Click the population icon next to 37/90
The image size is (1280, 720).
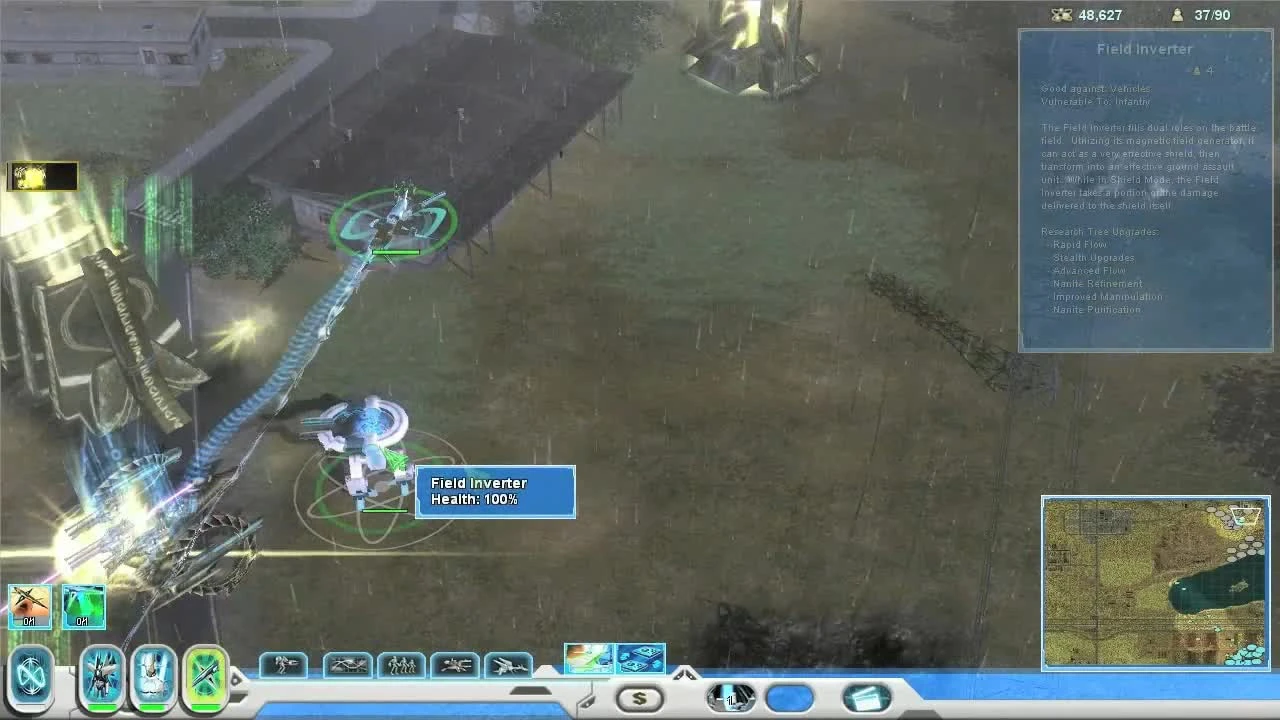[x=1176, y=15]
